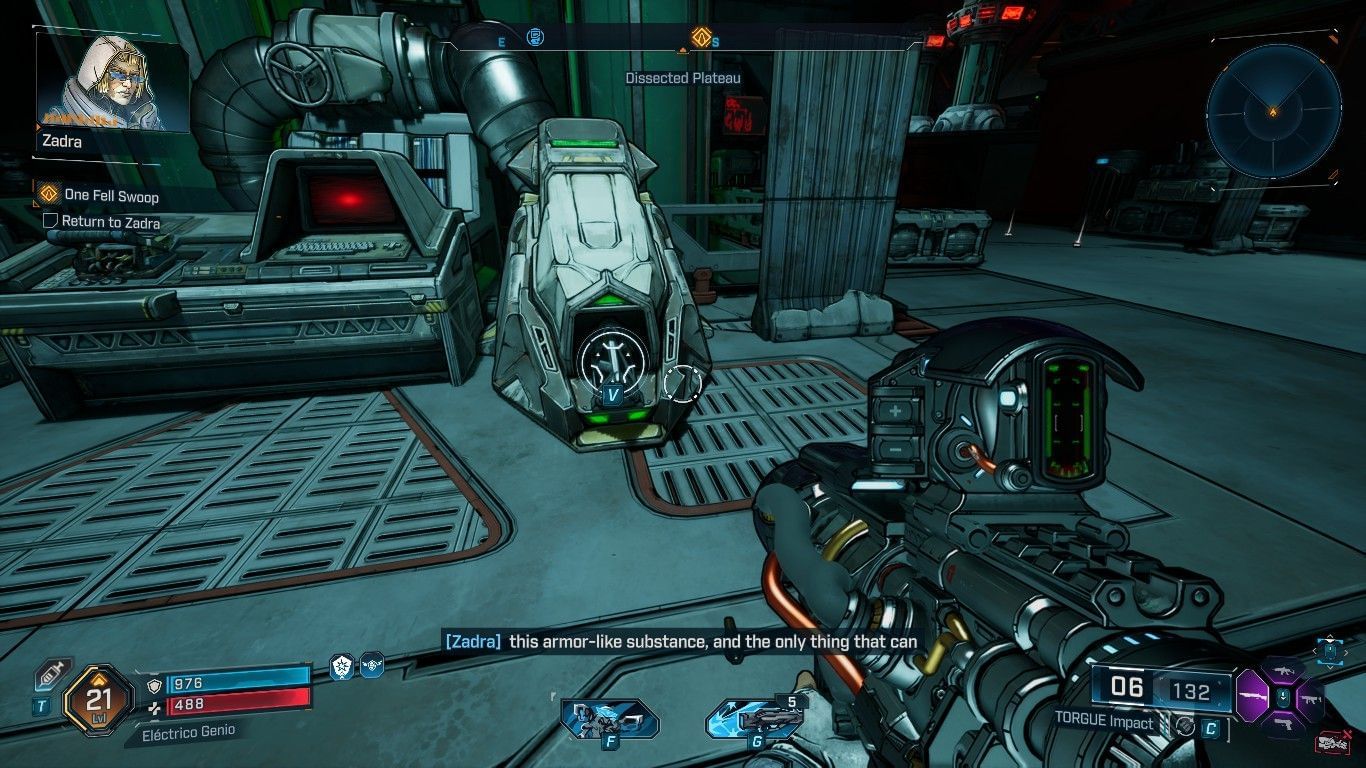Viewport: 1366px width, 768px height.
Task: Click the orange quest marker on the compass
Action: 701,38
